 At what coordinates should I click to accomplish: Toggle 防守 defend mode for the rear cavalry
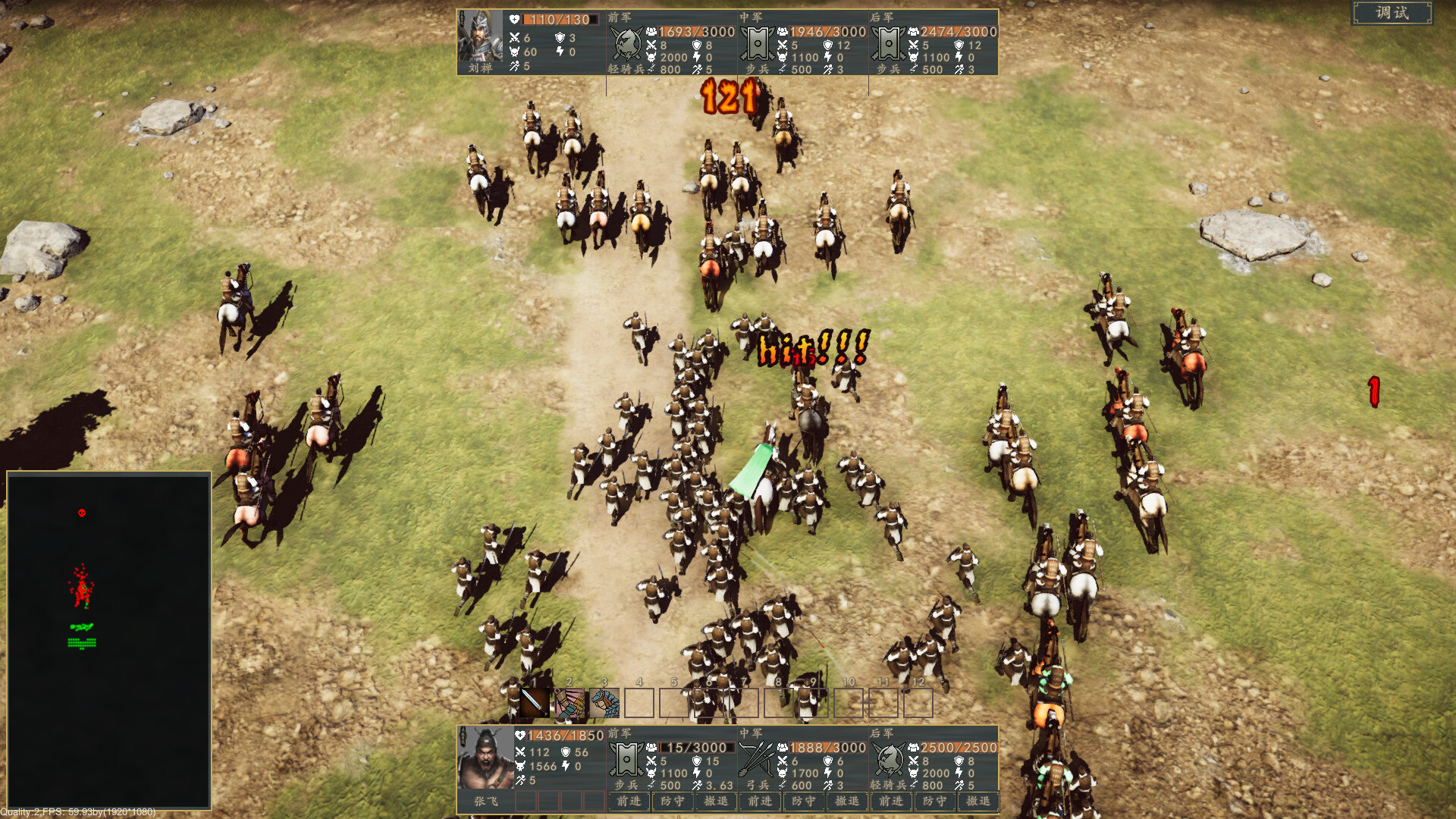pos(936,802)
